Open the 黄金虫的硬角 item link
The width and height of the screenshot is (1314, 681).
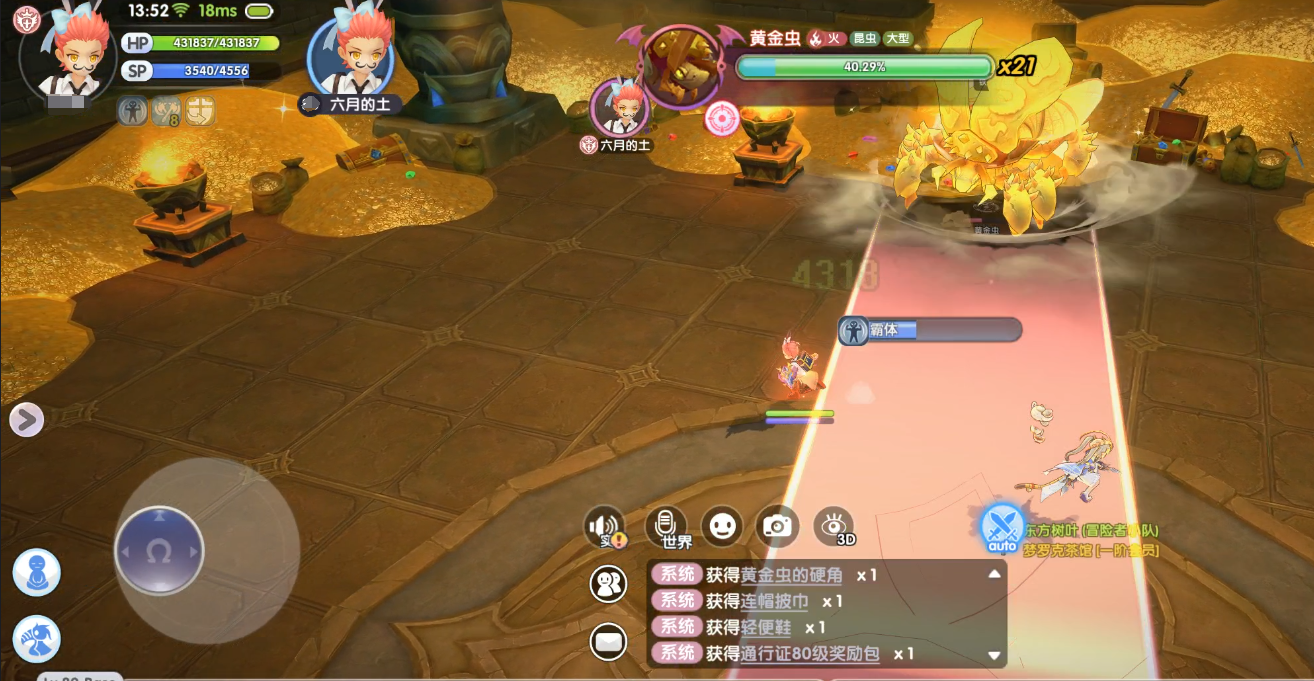click(x=791, y=575)
